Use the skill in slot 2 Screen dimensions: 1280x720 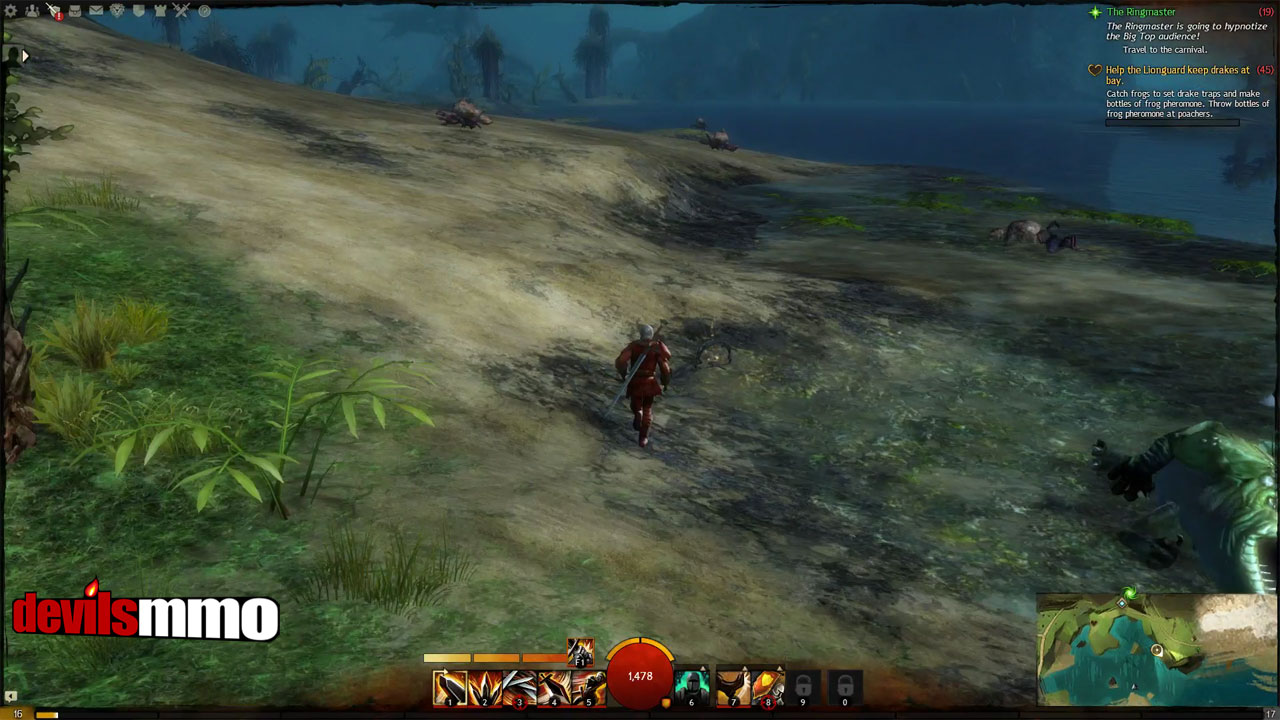[x=484, y=688]
